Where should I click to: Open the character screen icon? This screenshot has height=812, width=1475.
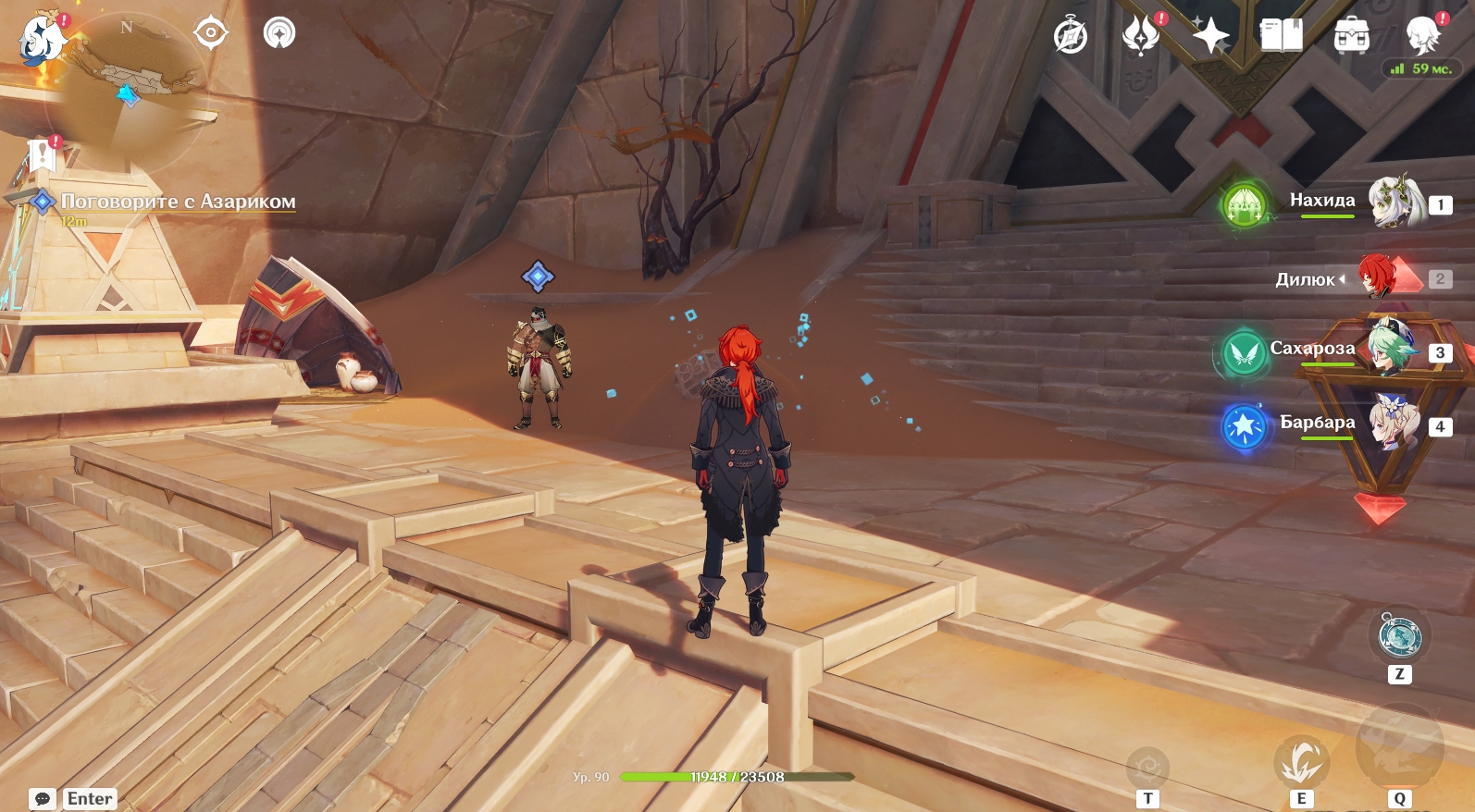pyautogui.click(x=1422, y=37)
